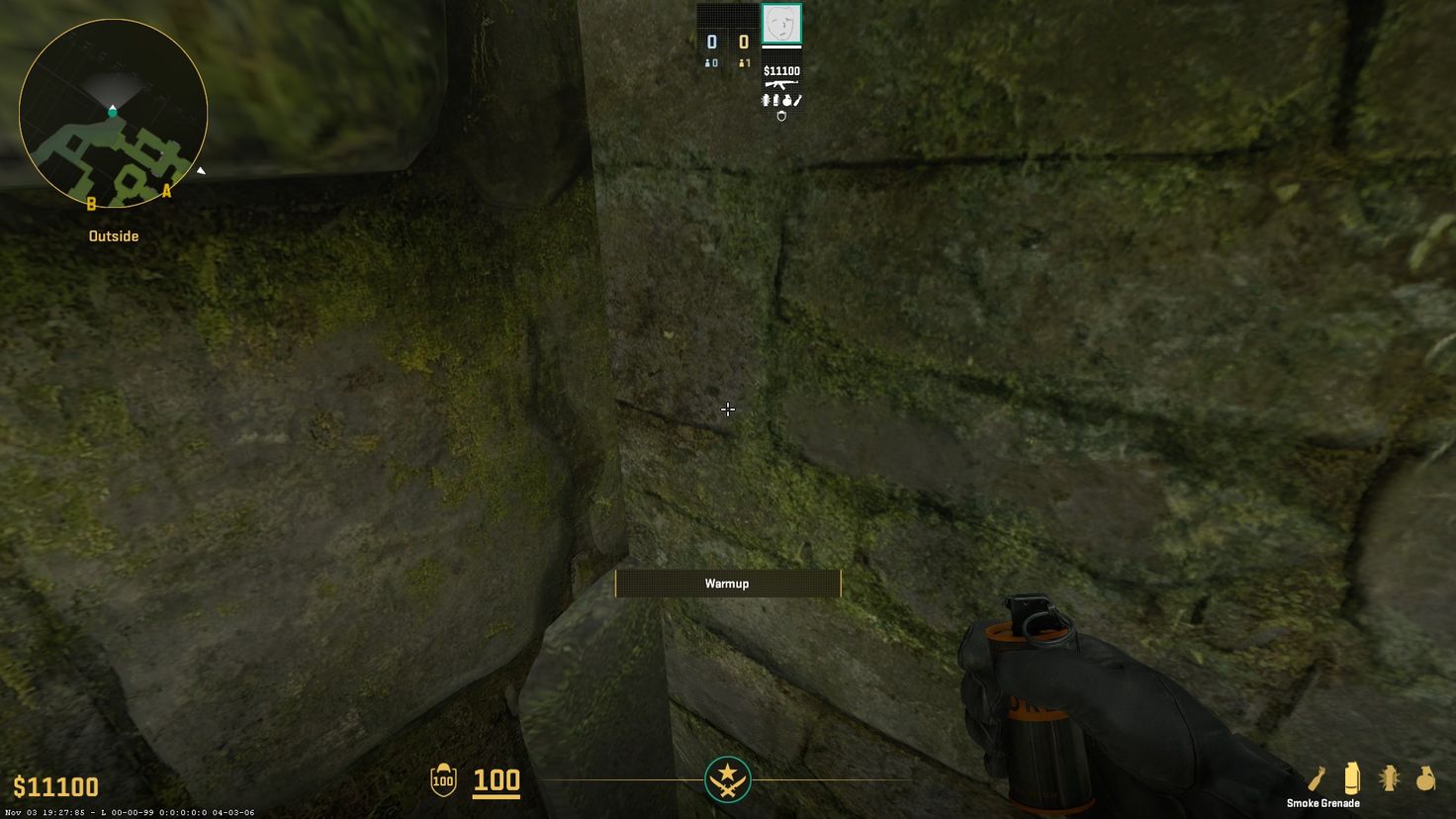Select the HE grenade icon in the inventory bar
This screenshot has width=1456, height=819.
click(1424, 780)
